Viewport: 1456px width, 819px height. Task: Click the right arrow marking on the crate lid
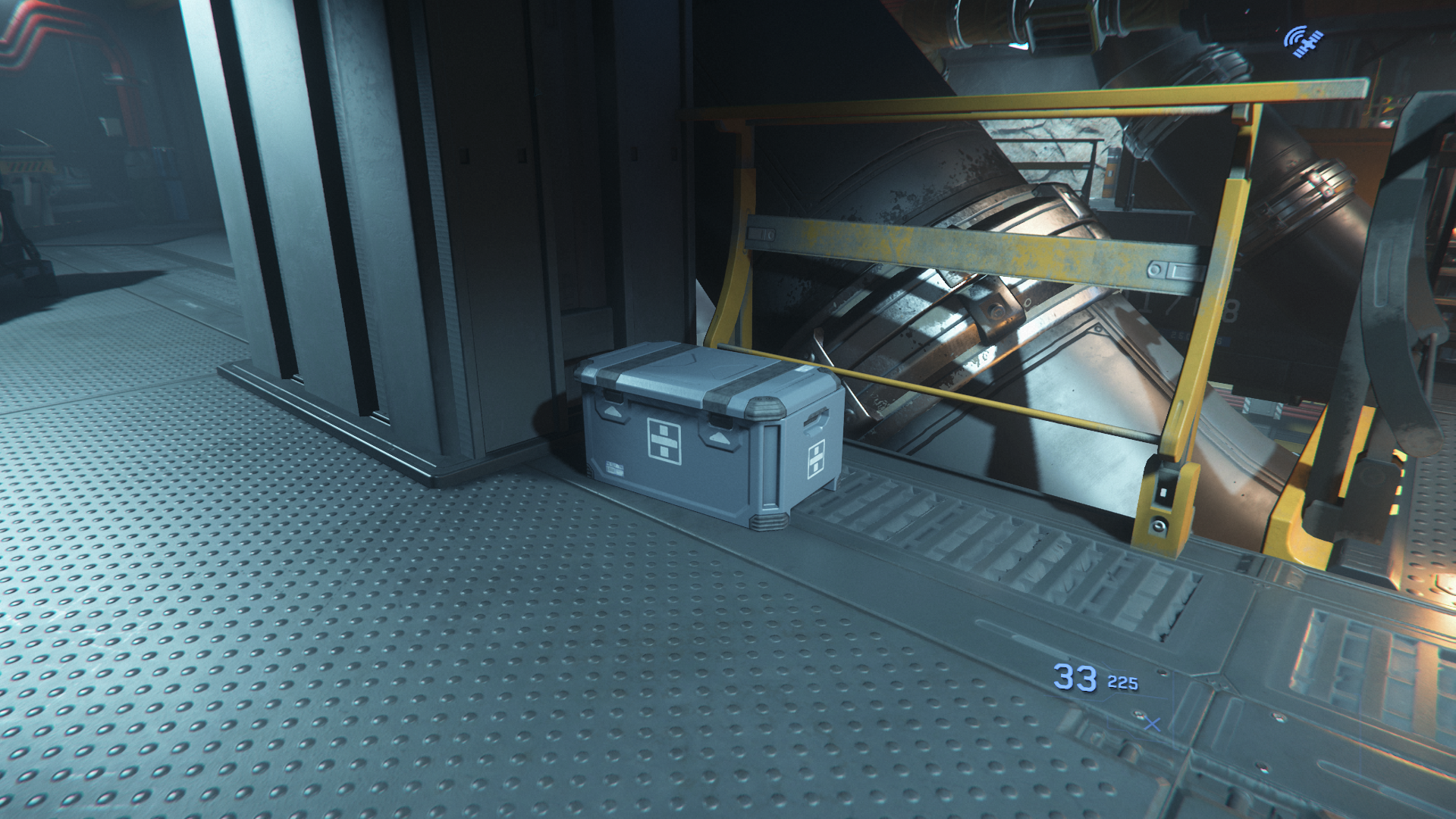[x=719, y=437]
